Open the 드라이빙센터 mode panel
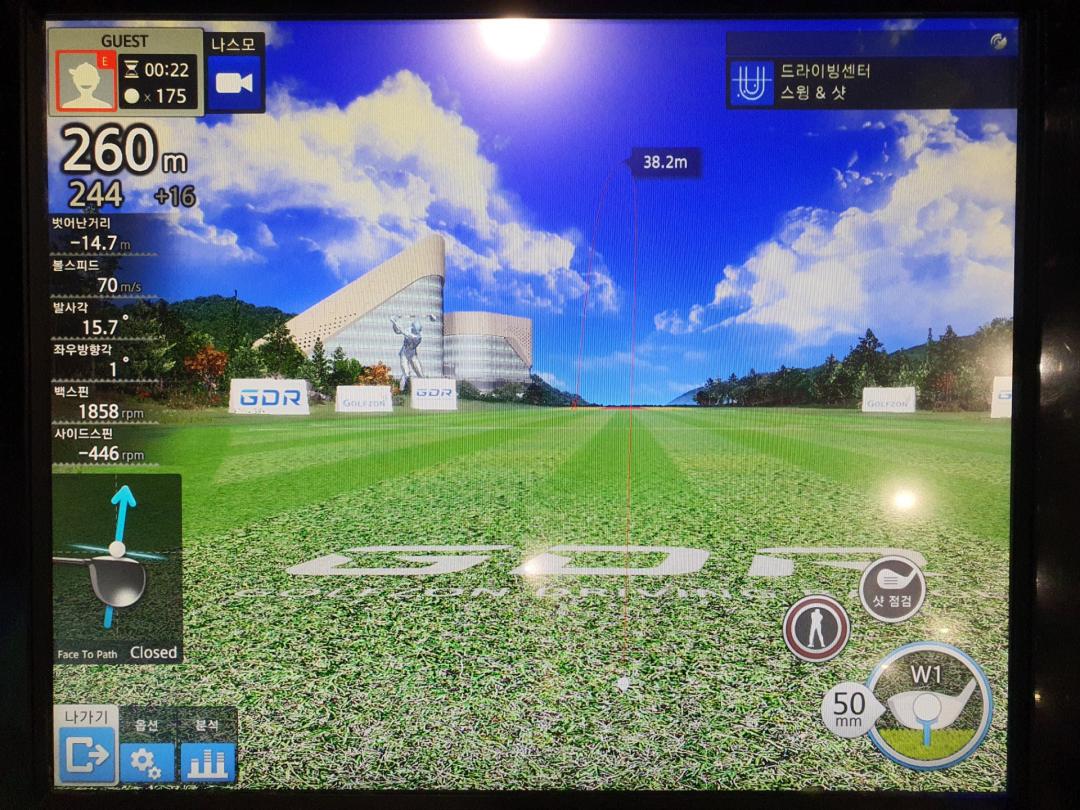 click(870, 83)
